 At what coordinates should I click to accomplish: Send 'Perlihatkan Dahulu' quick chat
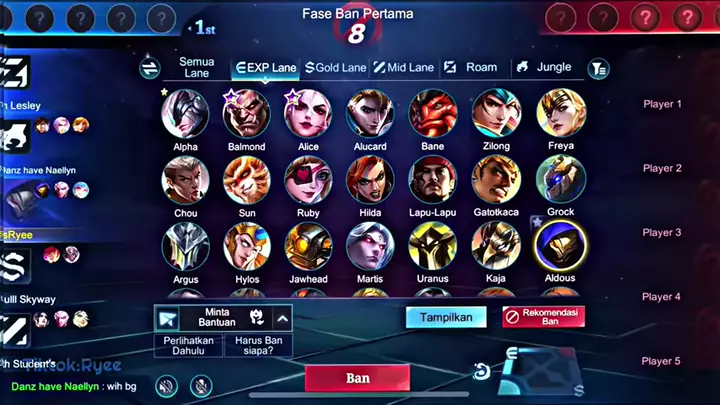(196, 343)
